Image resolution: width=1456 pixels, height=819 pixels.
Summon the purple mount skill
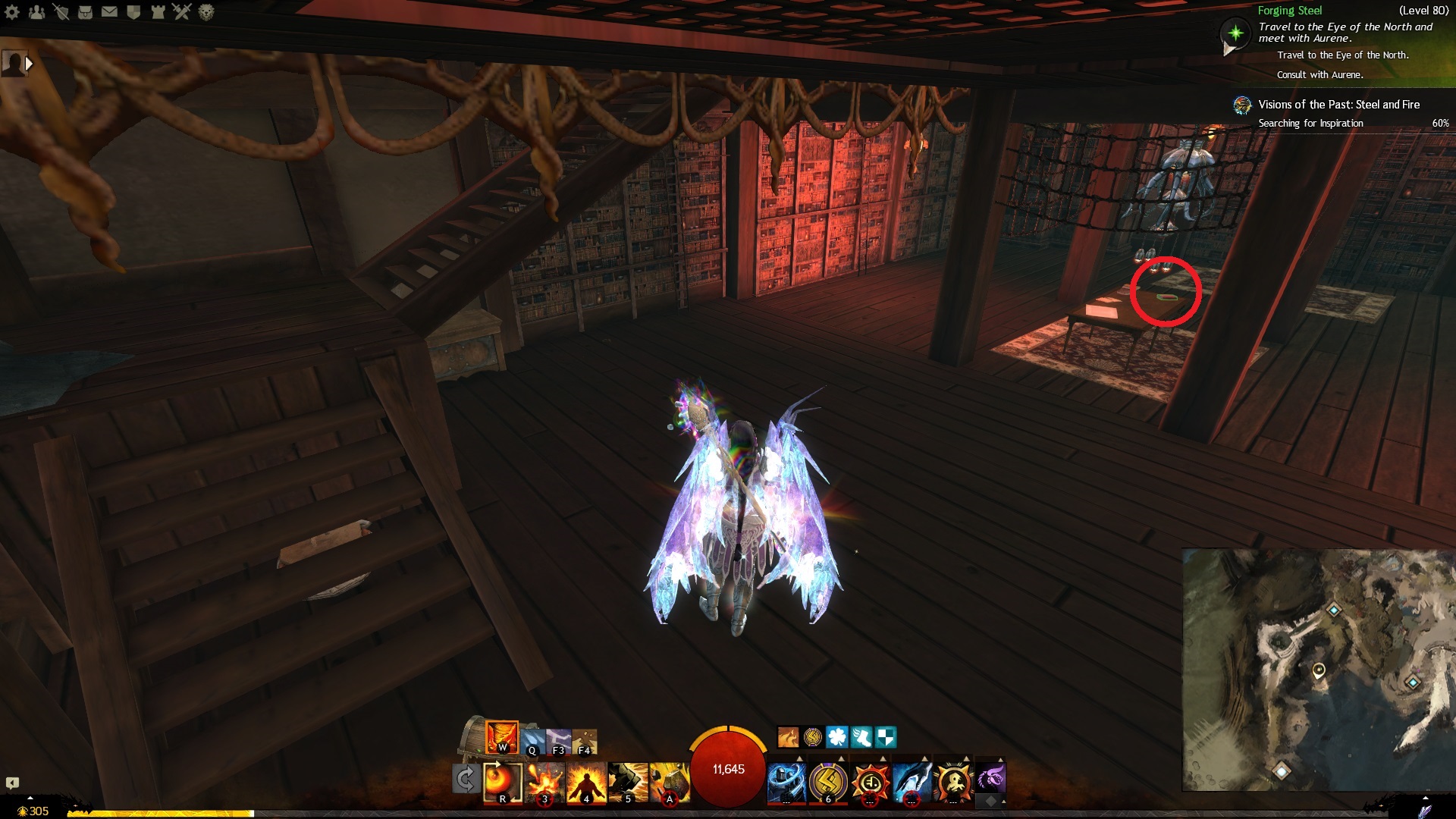[x=990, y=777]
